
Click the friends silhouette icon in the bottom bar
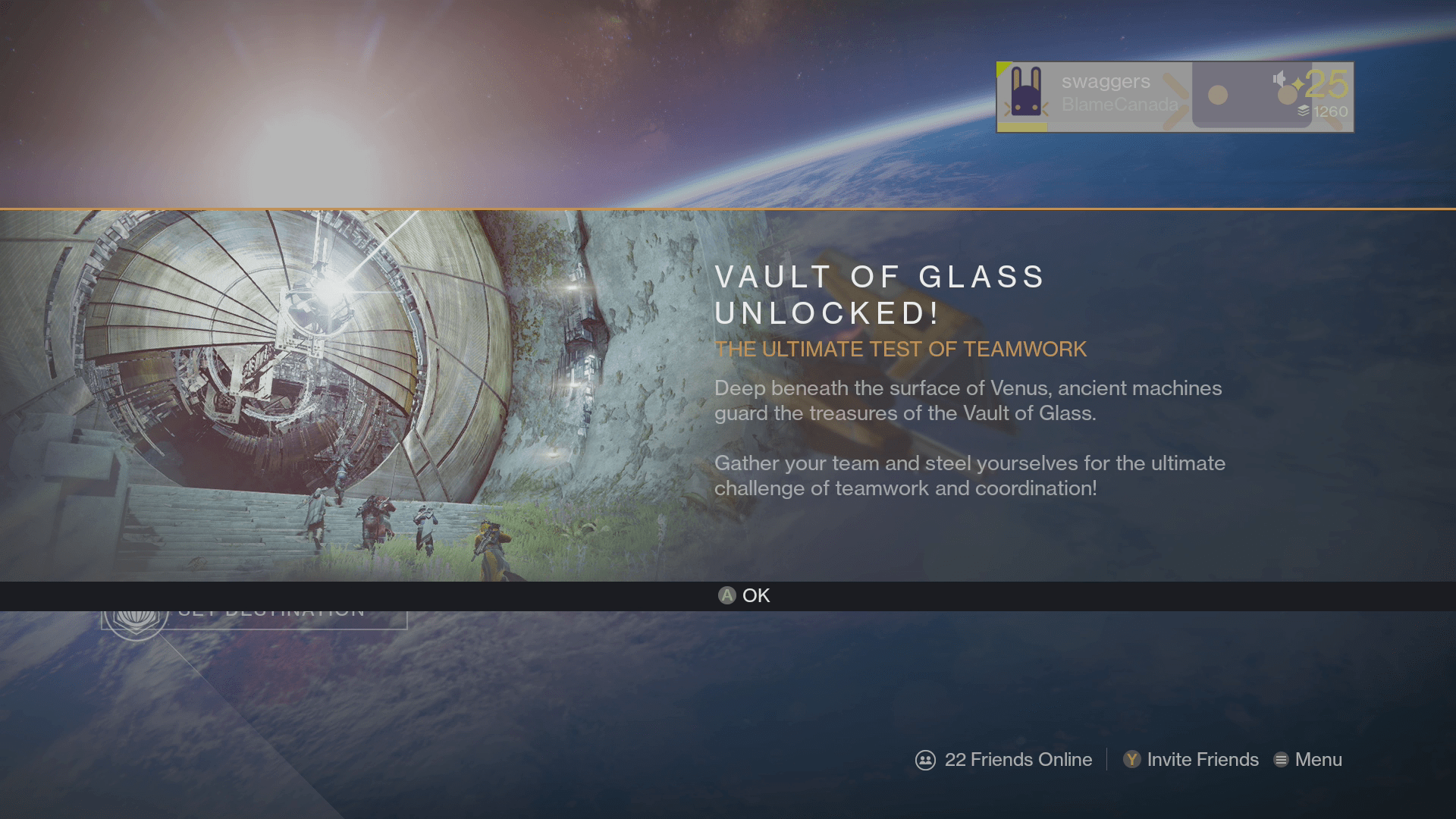926,759
